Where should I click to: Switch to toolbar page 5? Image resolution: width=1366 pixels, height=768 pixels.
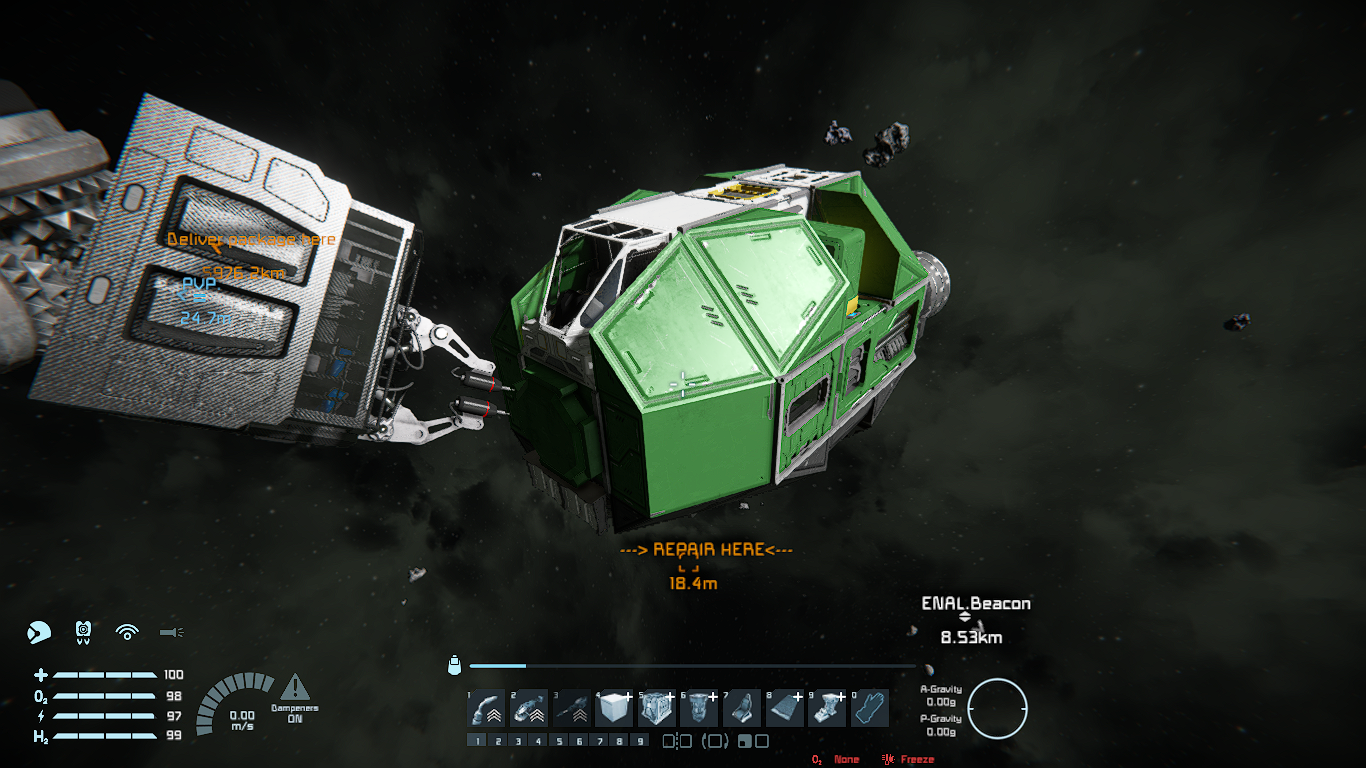tap(560, 741)
